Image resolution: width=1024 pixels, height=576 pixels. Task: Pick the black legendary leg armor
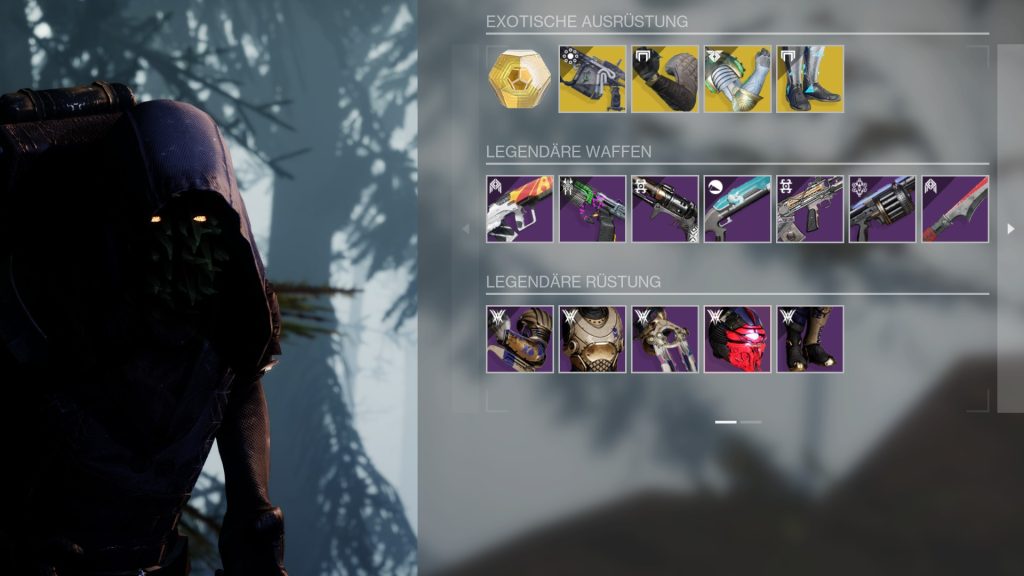[810, 339]
